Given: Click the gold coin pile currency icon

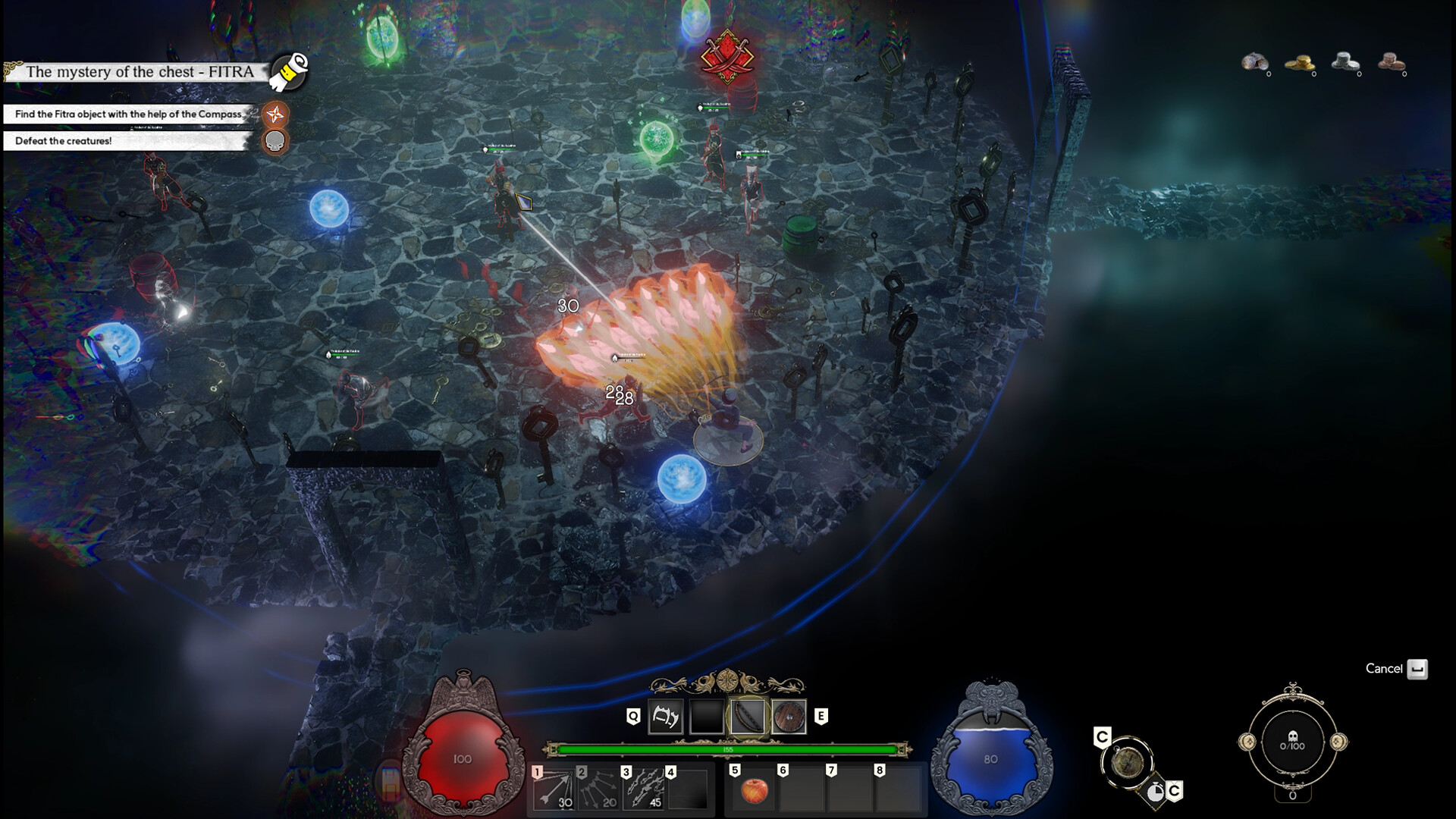Looking at the screenshot, I should (1300, 63).
